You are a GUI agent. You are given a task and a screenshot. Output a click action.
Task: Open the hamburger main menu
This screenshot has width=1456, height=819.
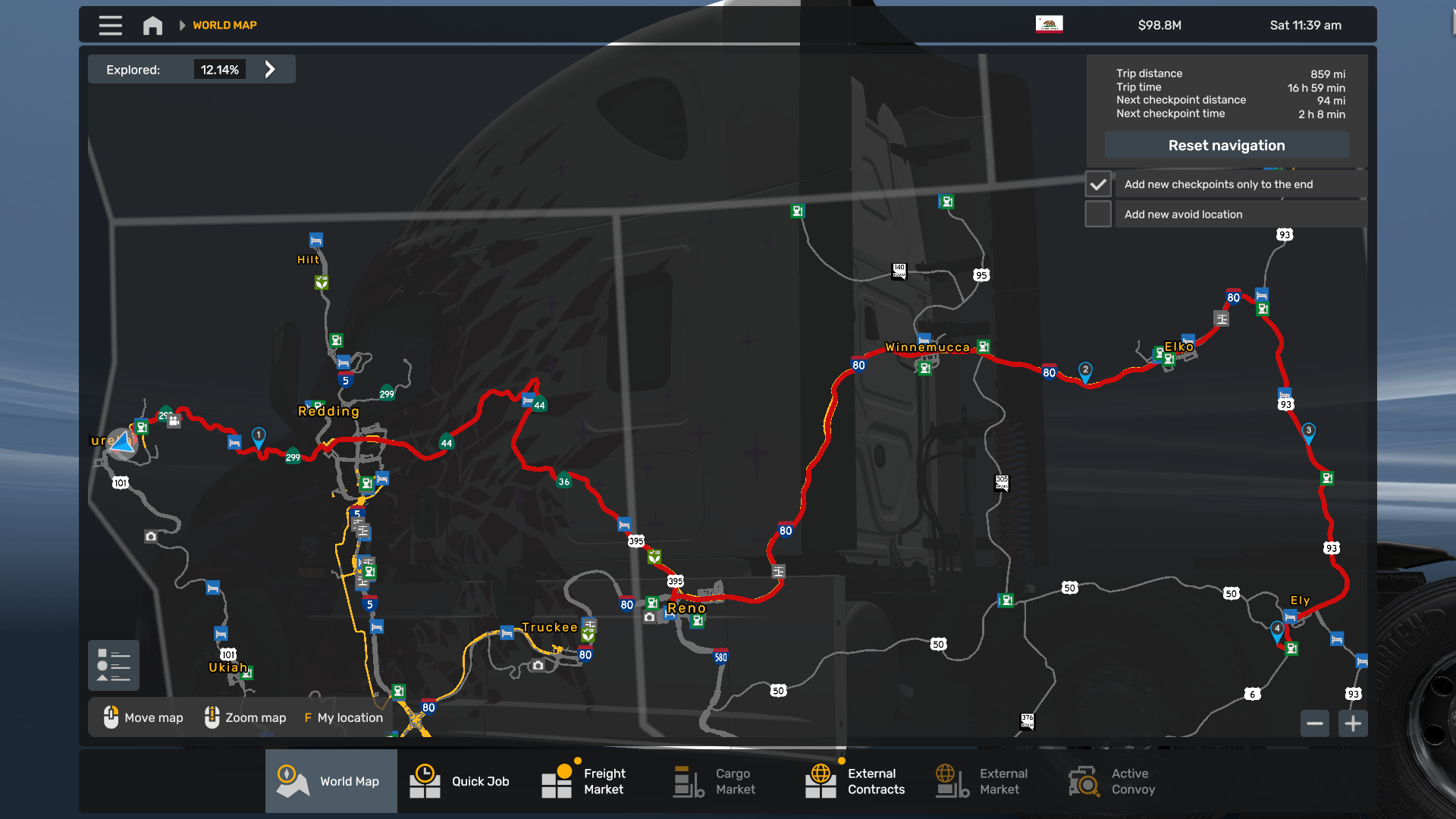(110, 25)
